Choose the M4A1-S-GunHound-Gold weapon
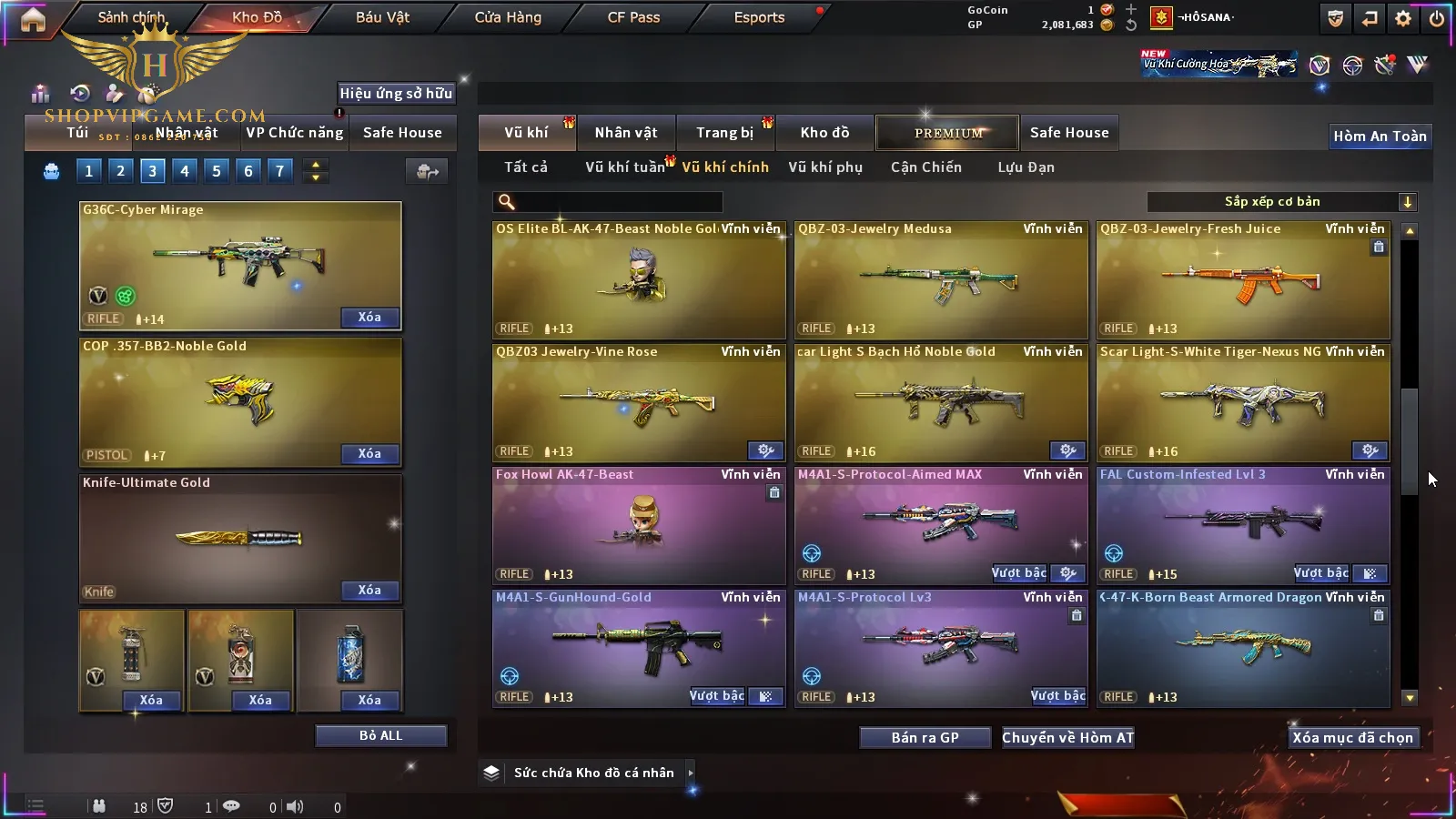This screenshot has height=819, width=1456. [x=639, y=648]
